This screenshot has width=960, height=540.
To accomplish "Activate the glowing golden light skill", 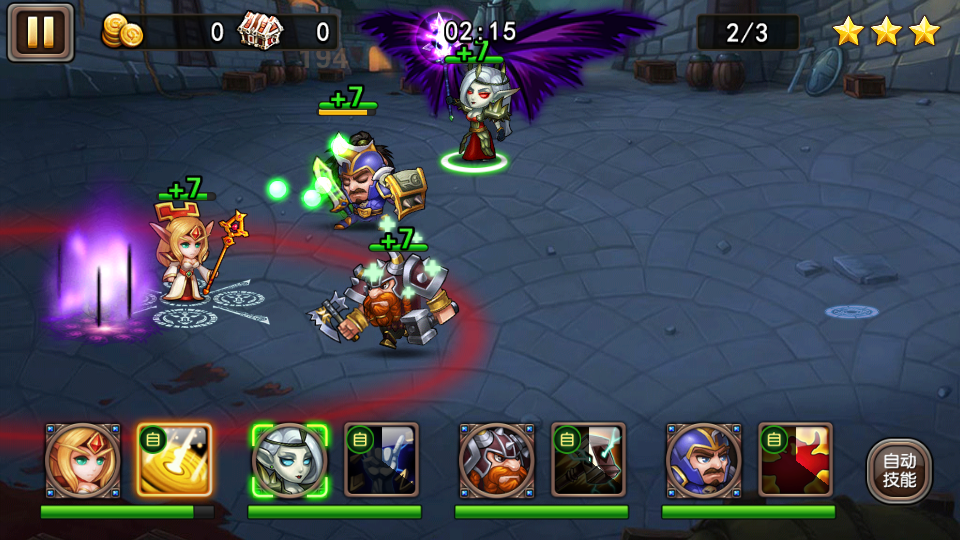I will (174, 460).
